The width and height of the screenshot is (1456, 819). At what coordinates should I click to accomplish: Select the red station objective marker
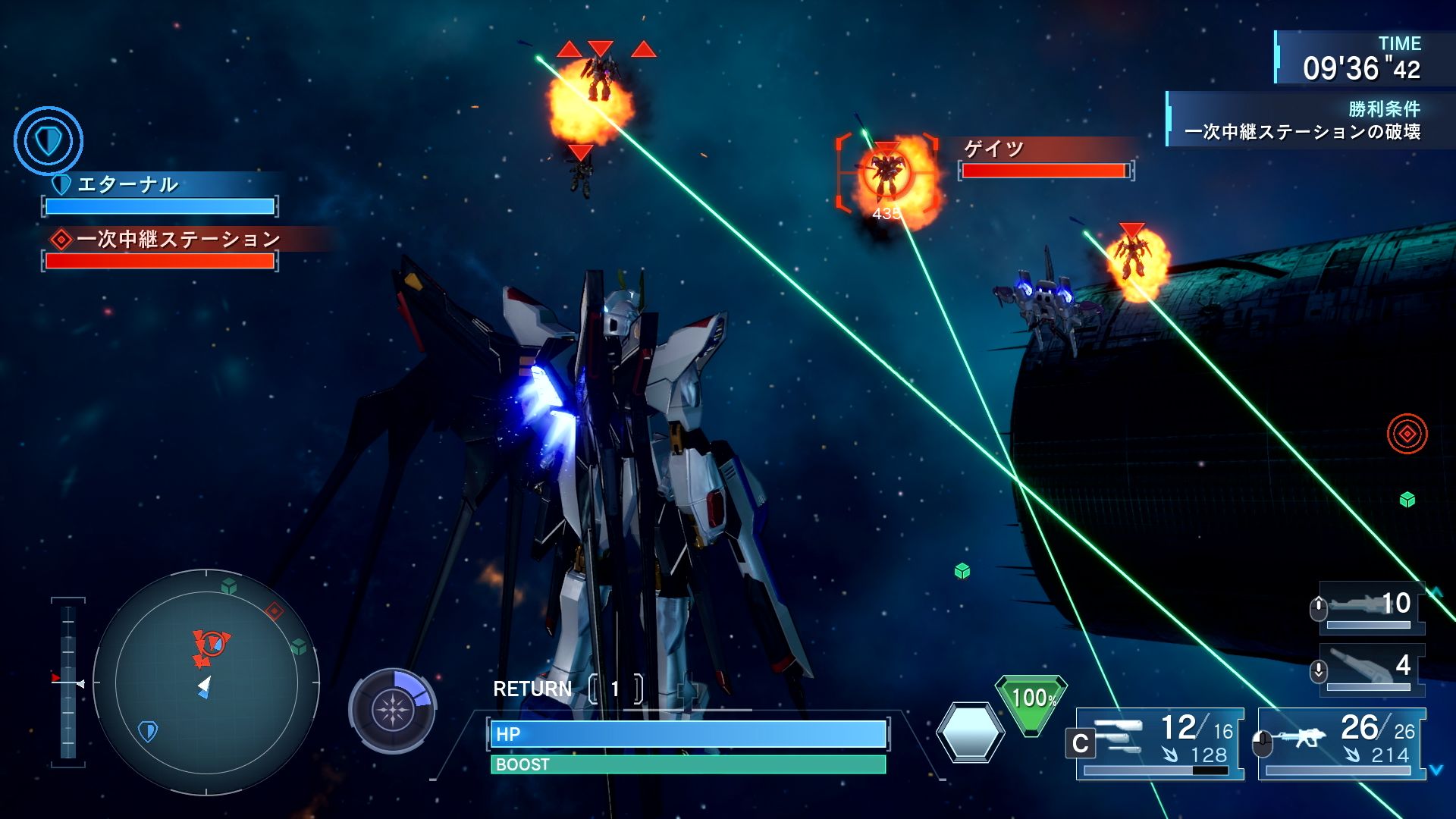point(1407,434)
